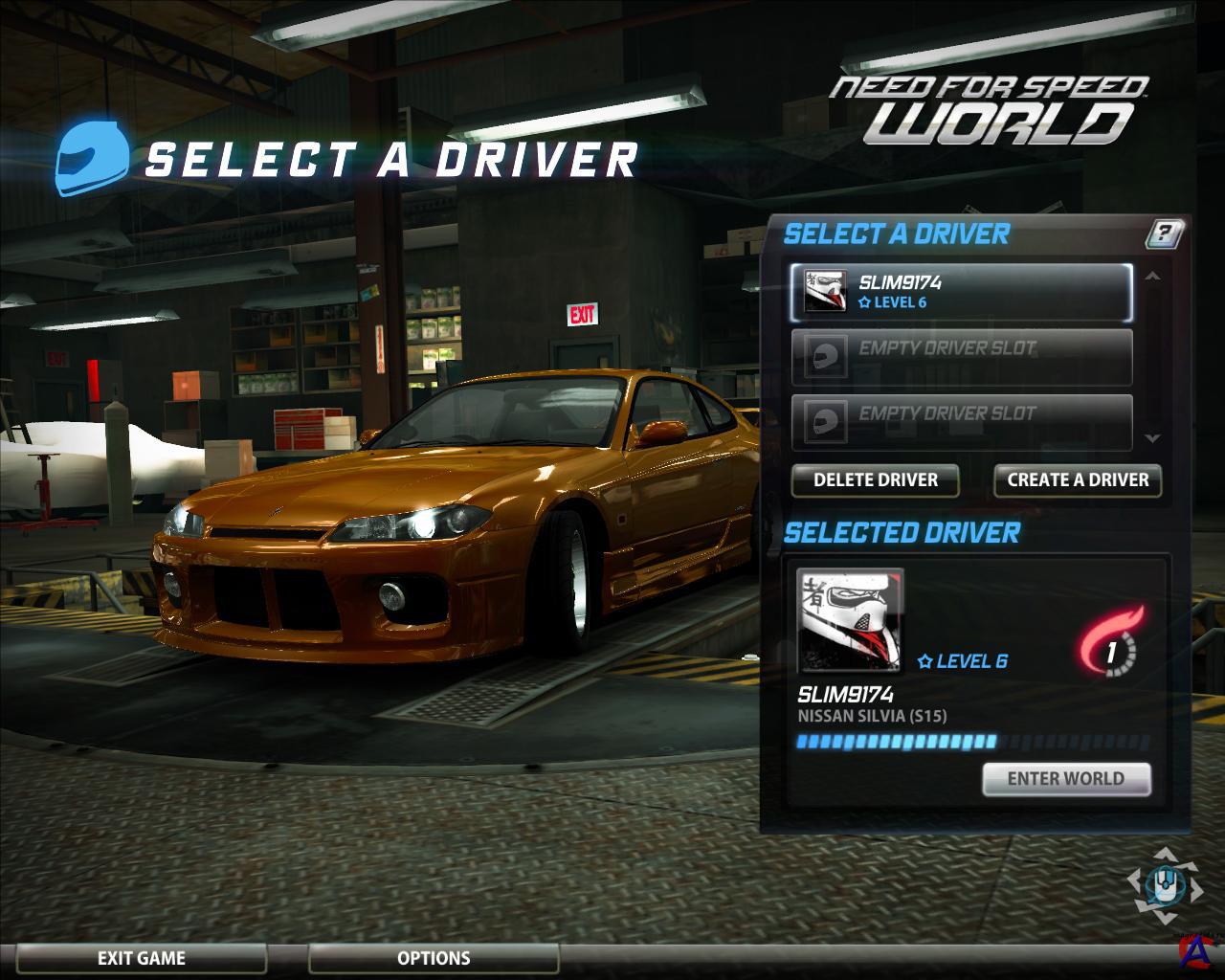The width and height of the screenshot is (1225, 980).
Task: Click the driver list scroll-down arrow
Action: tap(1152, 438)
